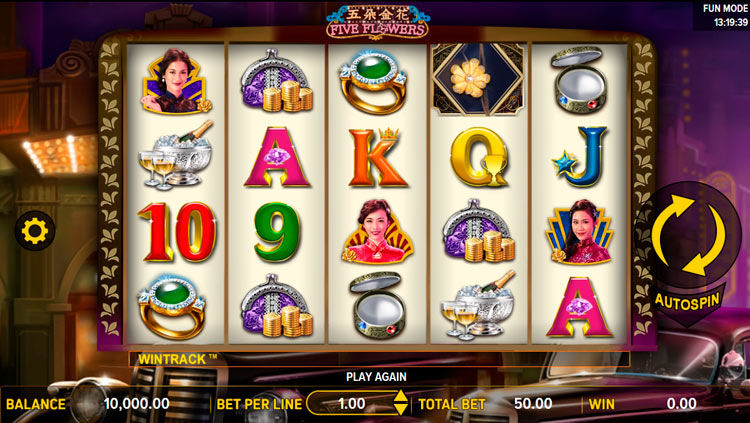This screenshot has height=423, width=750.
Task: Activate the Autospin button
Action: tap(690, 300)
